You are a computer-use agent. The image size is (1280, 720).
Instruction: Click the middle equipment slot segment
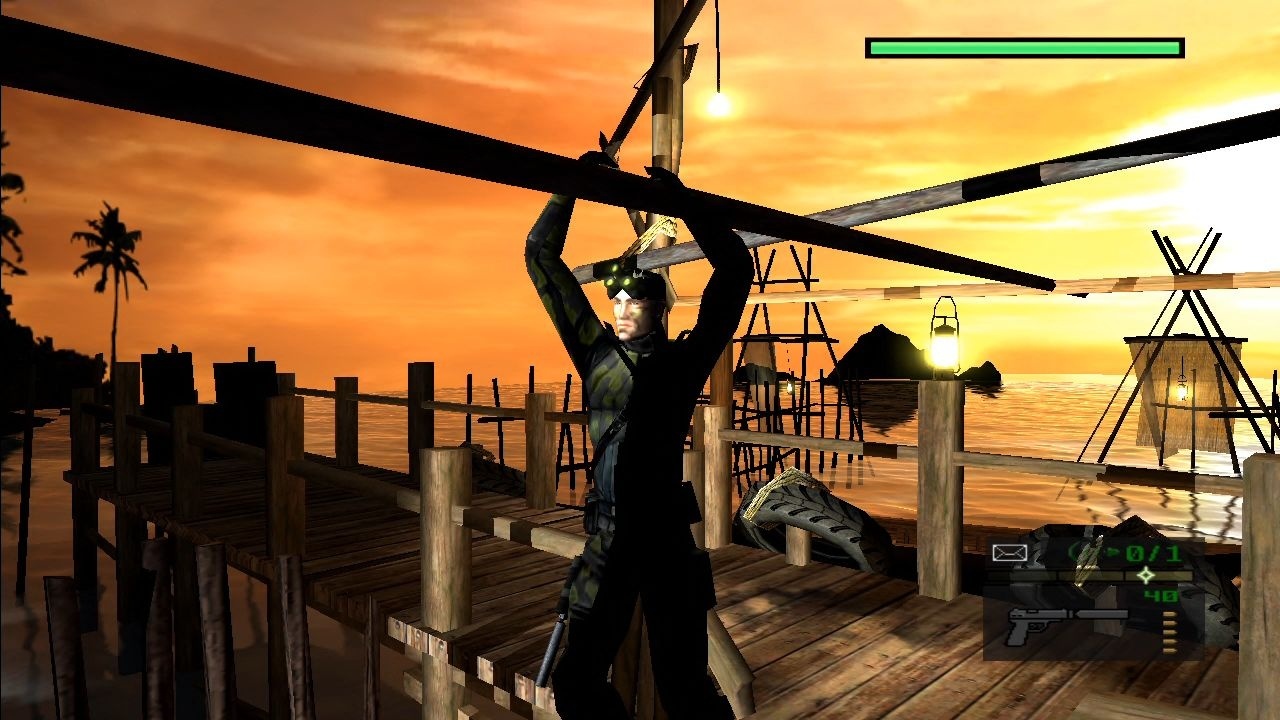(1090, 575)
